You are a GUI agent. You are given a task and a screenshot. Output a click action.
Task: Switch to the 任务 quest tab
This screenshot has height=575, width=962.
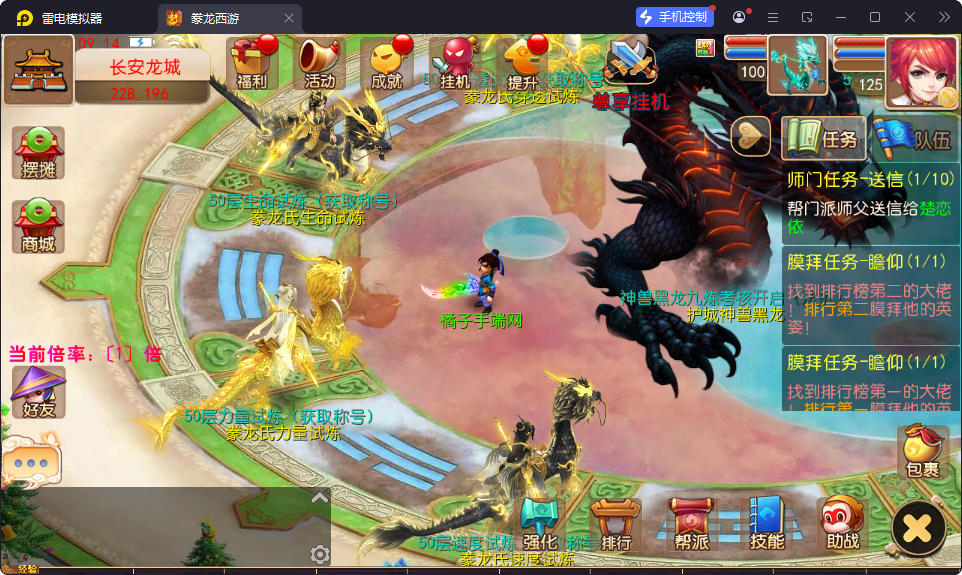pos(823,139)
